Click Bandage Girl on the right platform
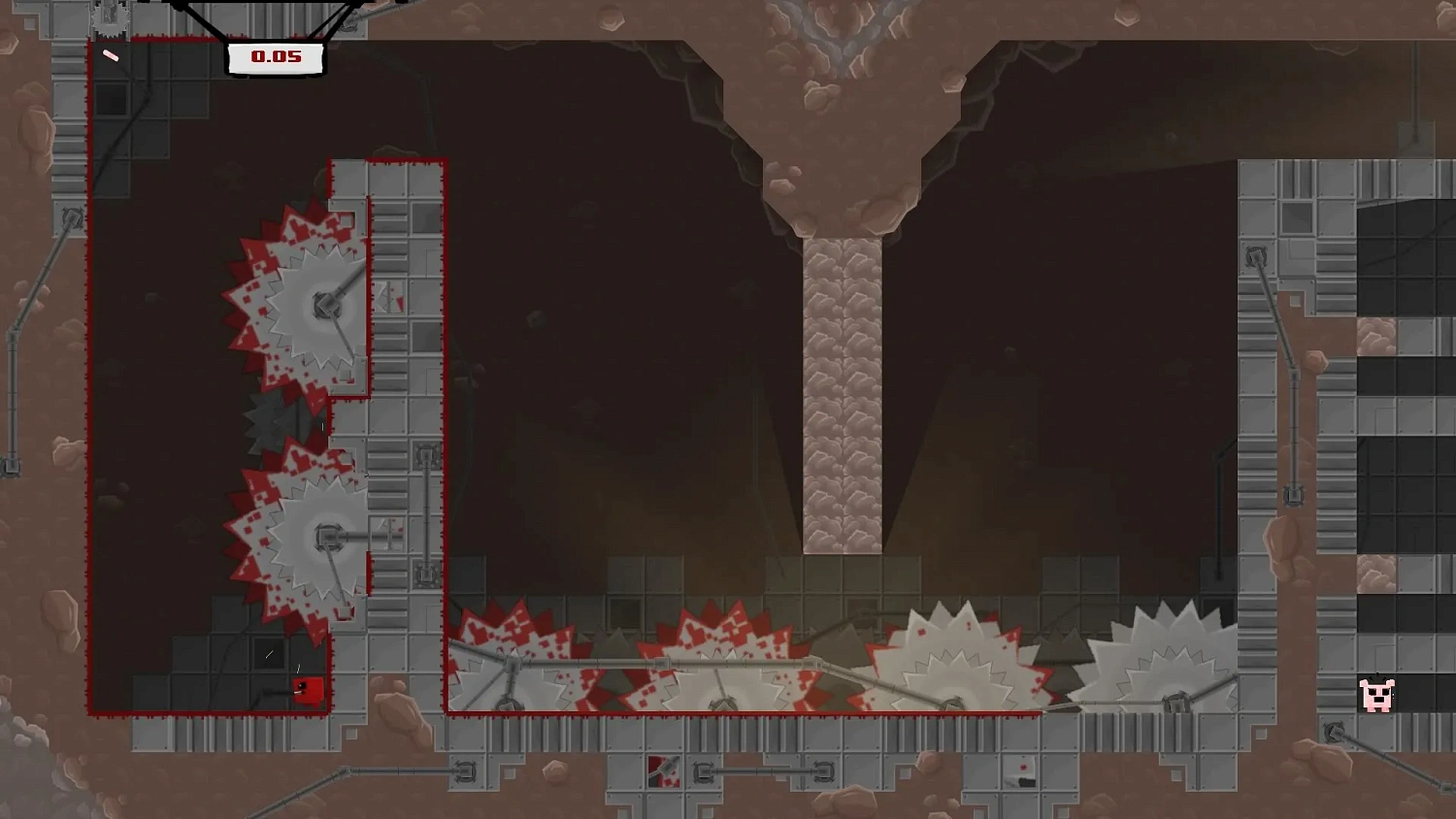This screenshot has height=819, width=1456. pyautogui.click(x=1378, y=694)
